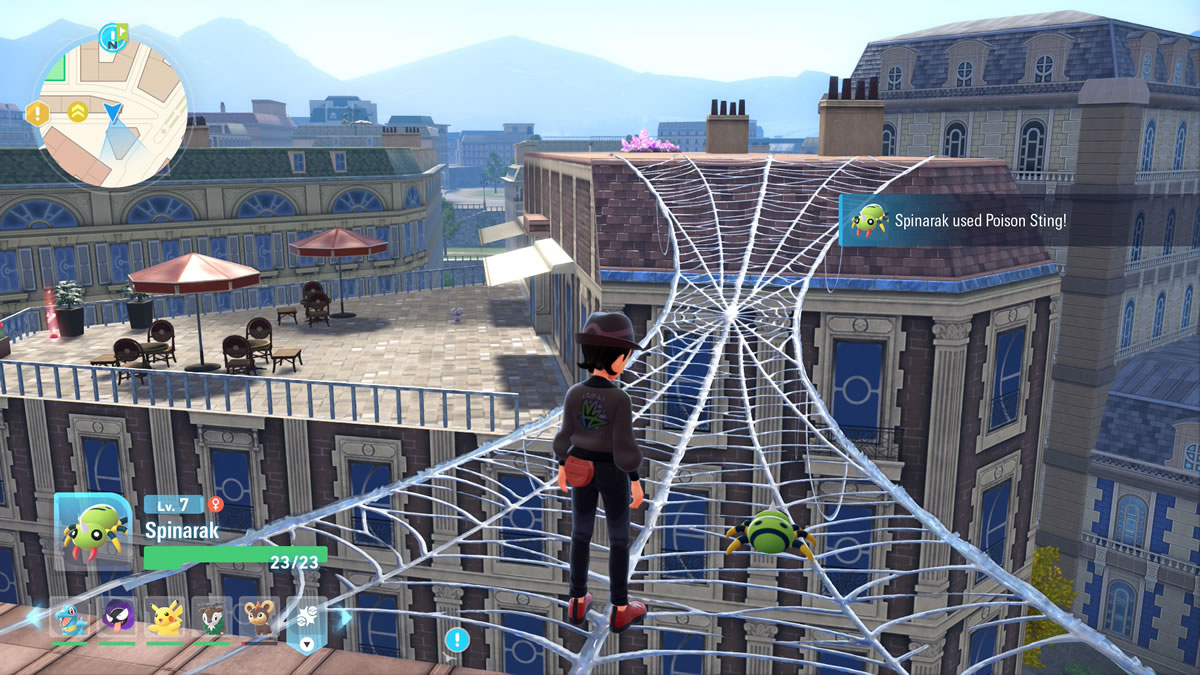Select Skiddo from the party row
Screen dimensions: 1200x675
pyautogui.click(x=212, y=618)
